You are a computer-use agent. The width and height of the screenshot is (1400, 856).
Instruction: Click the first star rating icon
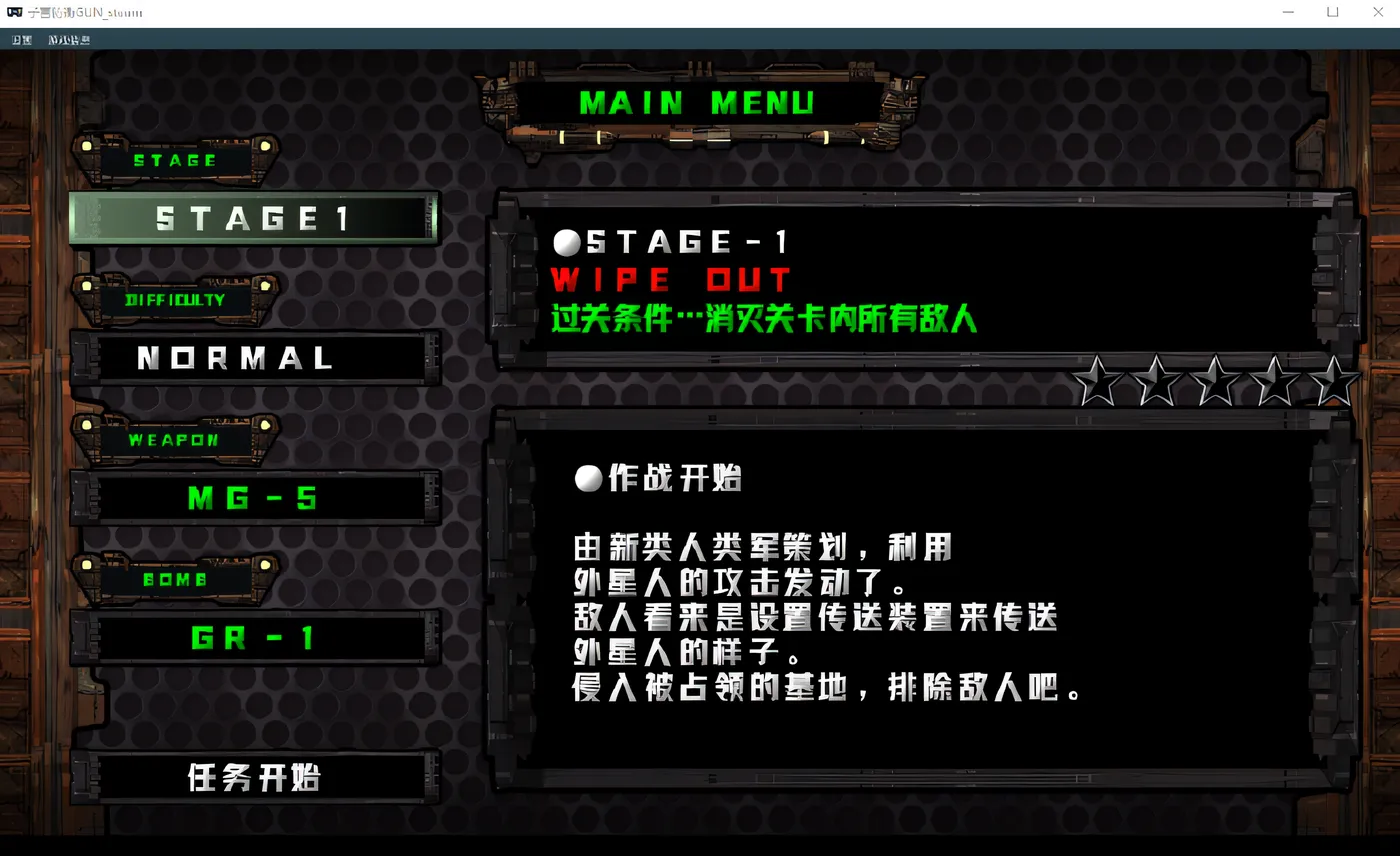[x=1098, y=382]
